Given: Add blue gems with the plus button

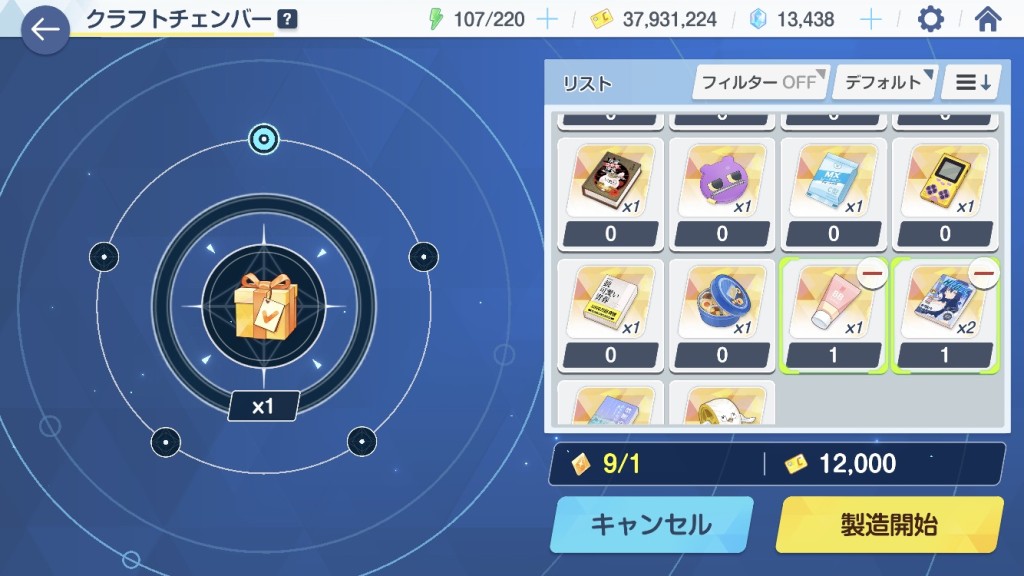Looking at the screenshot, I should point(872,19).
